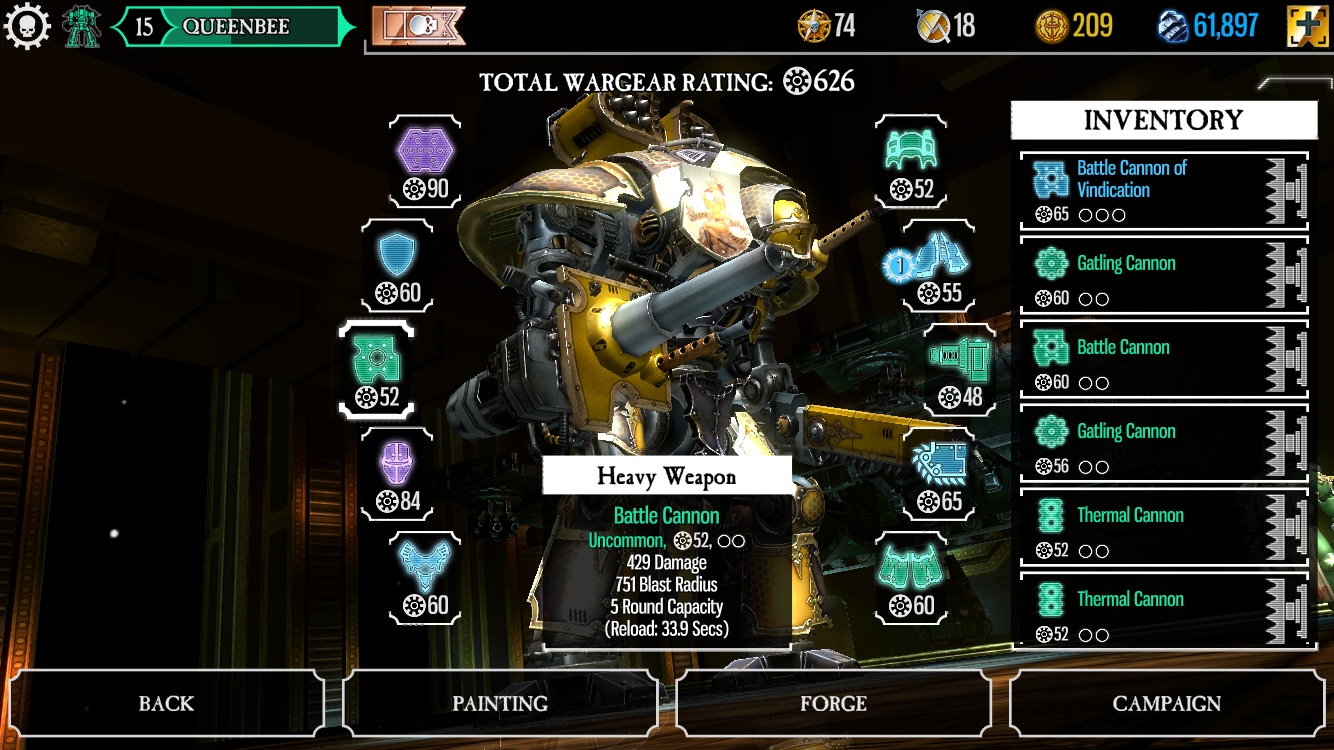
Task: Choose the purple helmet slot rated 84
Action: (397, 475)
